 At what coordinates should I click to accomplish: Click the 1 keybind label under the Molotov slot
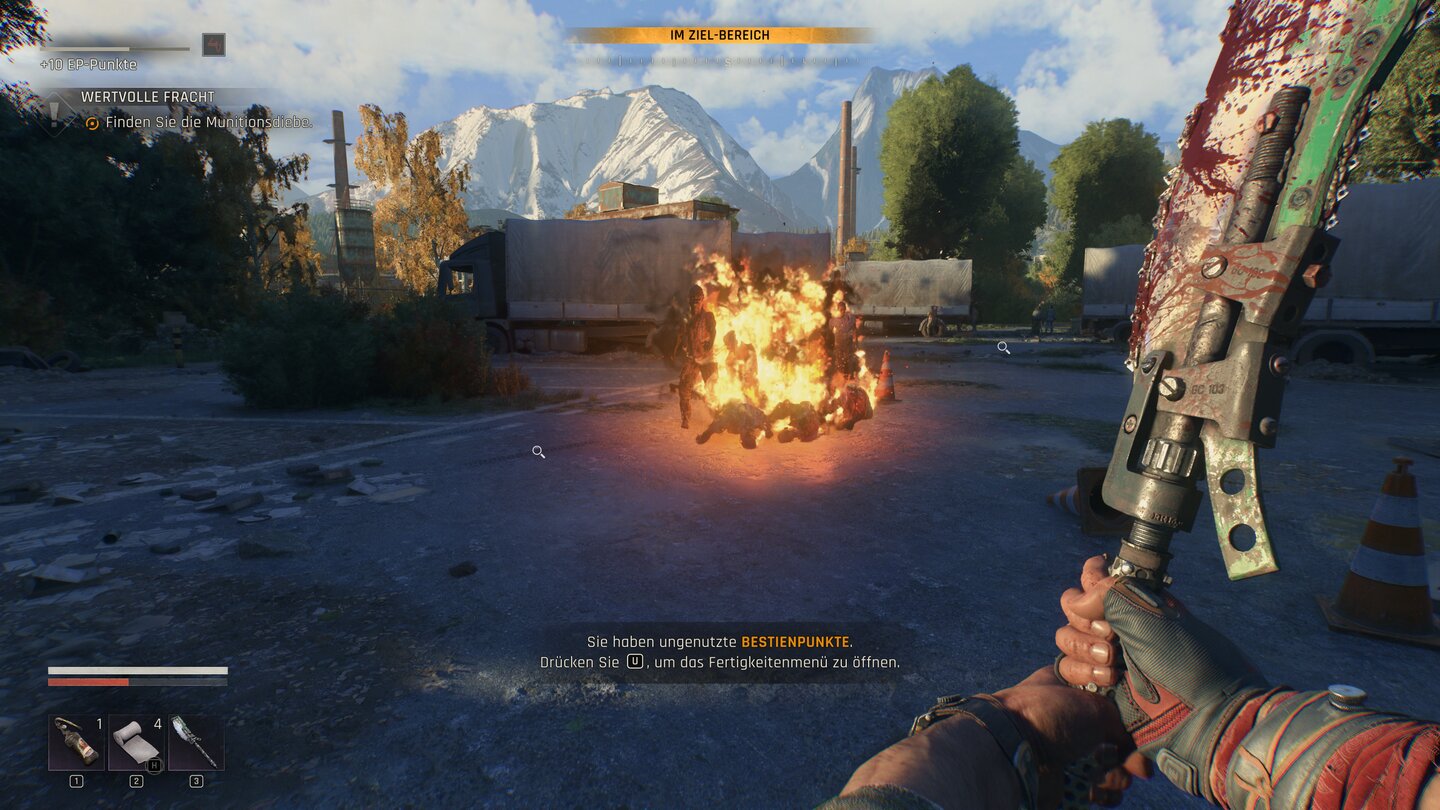tap(74, 782)
